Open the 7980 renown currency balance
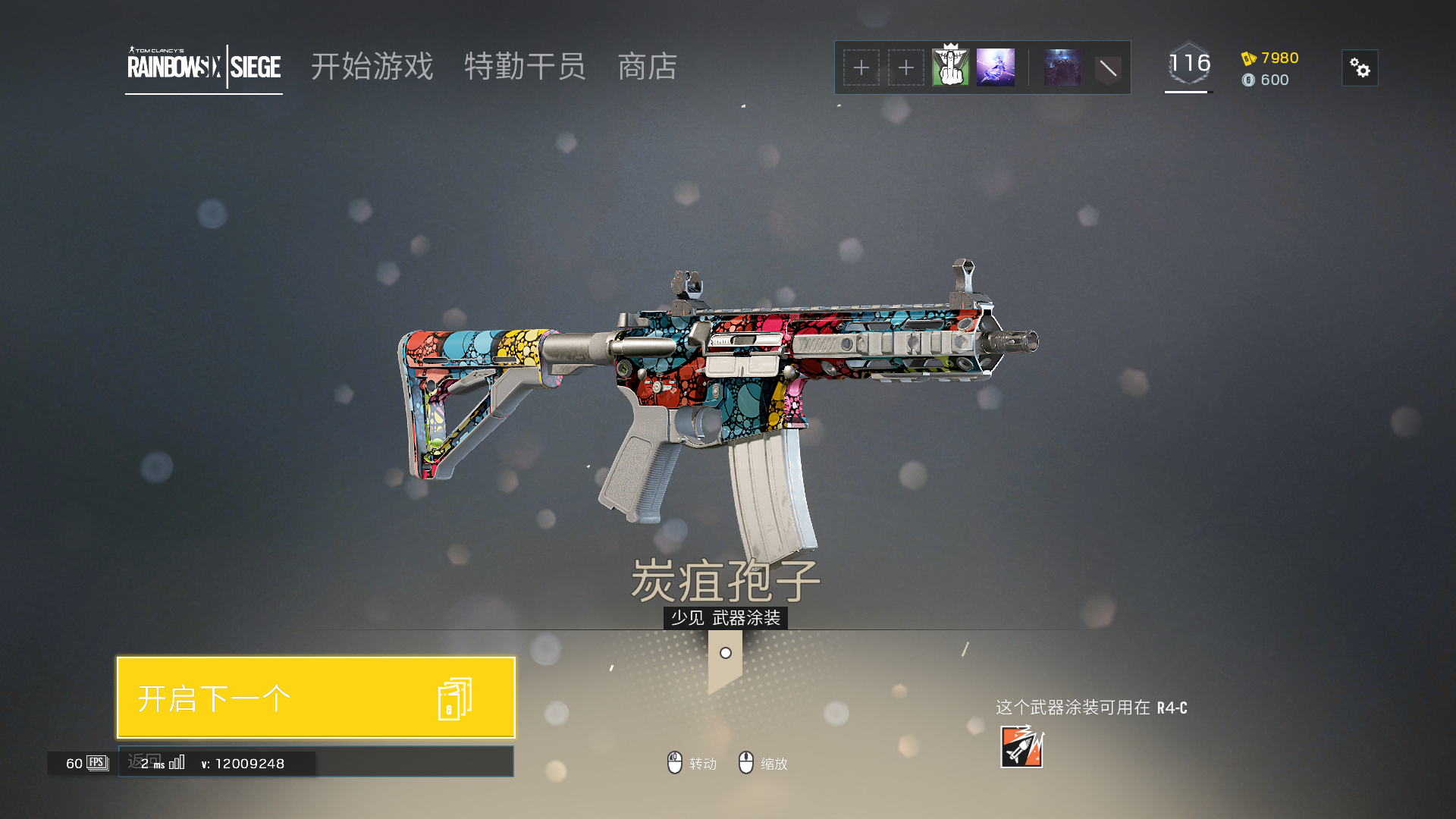This screenshot has width=1456, height=819. [x=1271, y=58]
